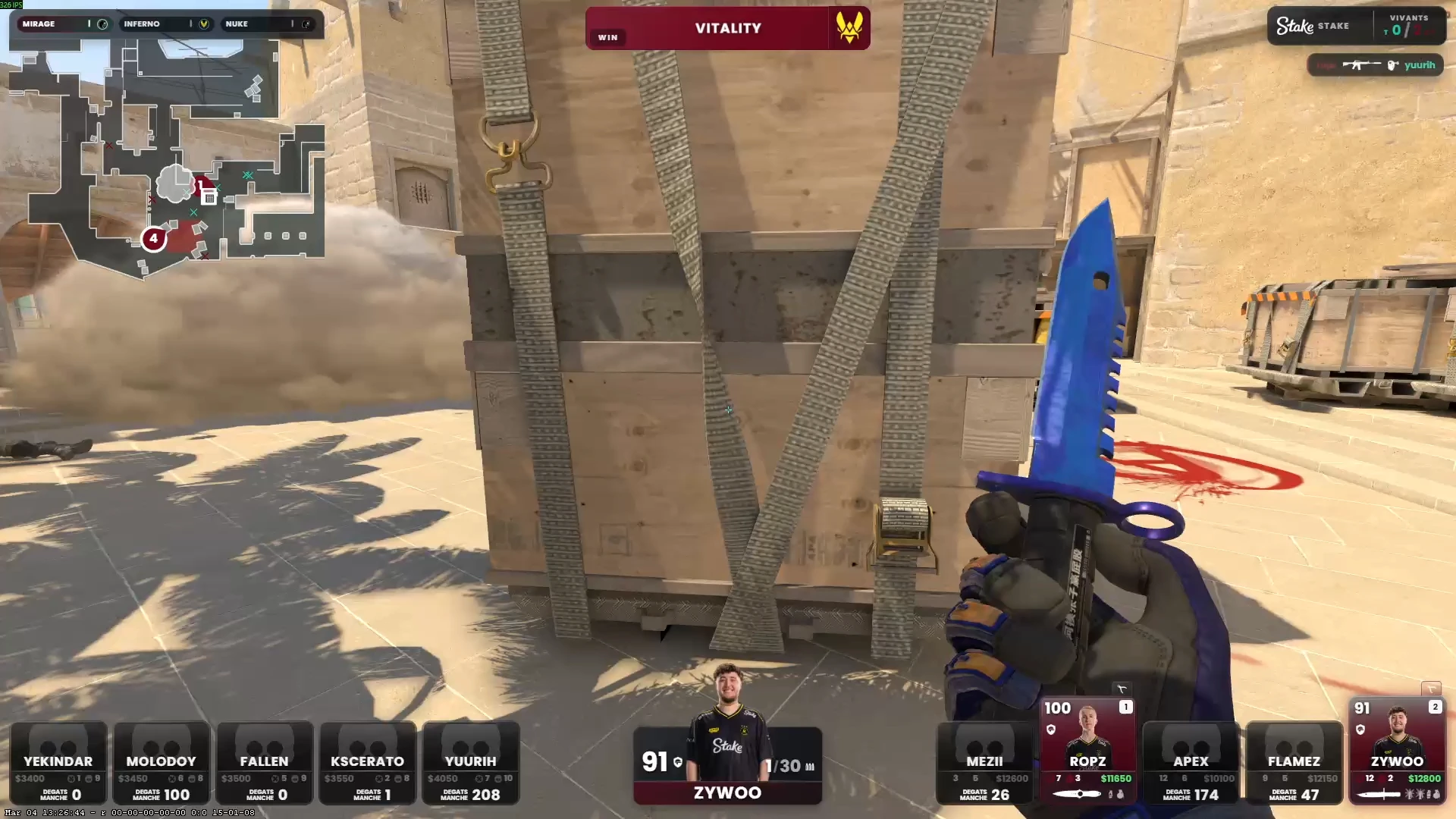Click the Vitality logo on the INFERNO tab
This screenshot has height=819, width=1456.
coord(203,24)
